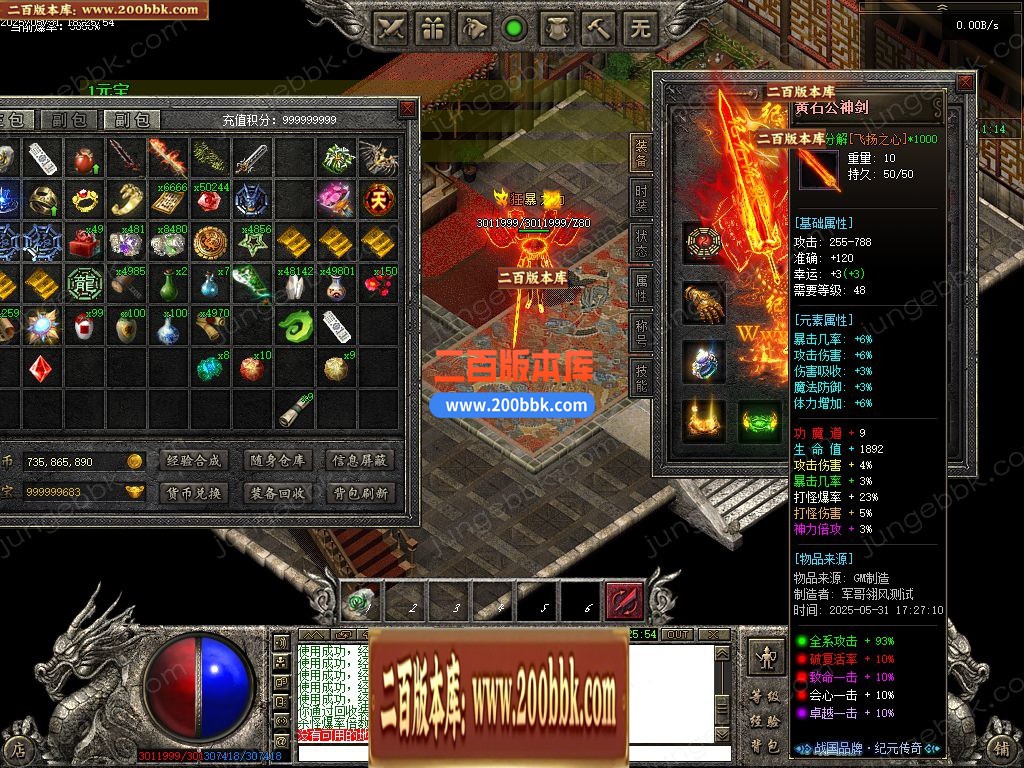Close the inventory bag window
The width and height of the screenshot is (1024, 768).
pyautogui.click(x=407, y=108)
